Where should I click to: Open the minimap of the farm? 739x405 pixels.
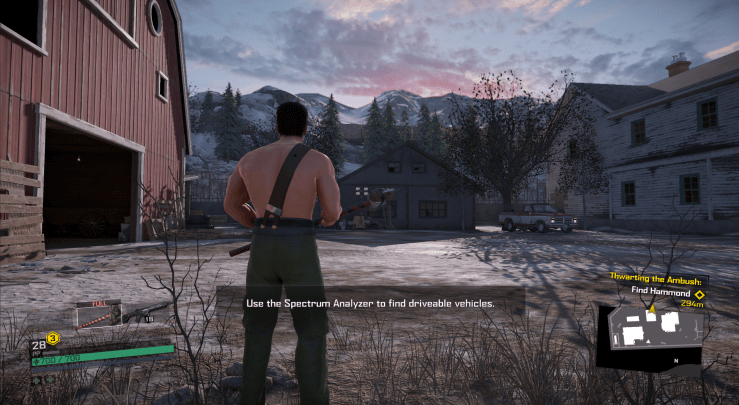point(651,336)
